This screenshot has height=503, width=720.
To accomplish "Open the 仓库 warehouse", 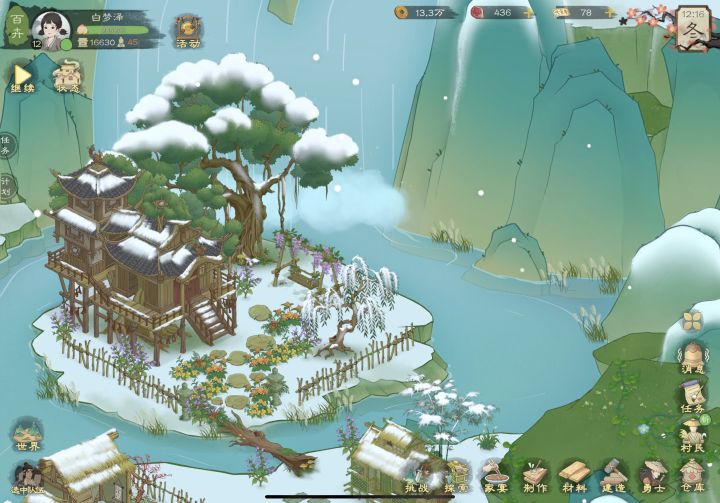I will (692, 476).
